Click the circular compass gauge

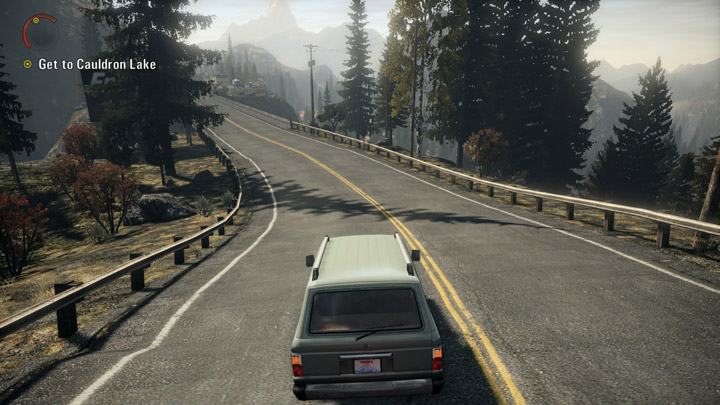pos(40,30)
